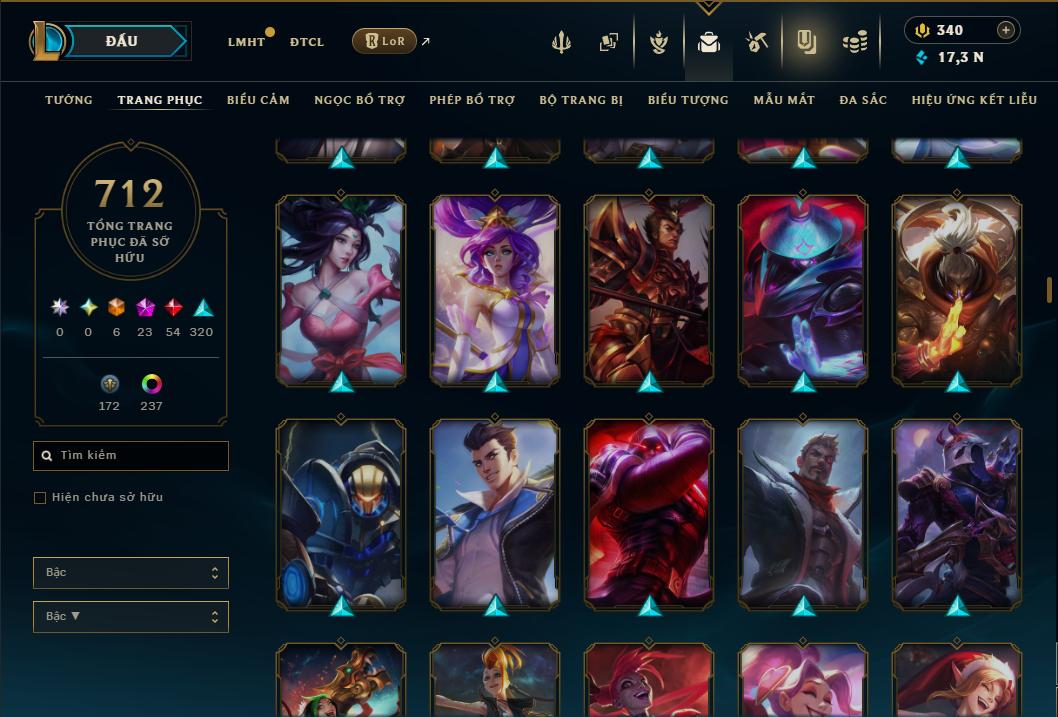The height and width of the screenshot is (717, 1058).
Task: Select the purple-haired star girl skin card
Action: coord(495,288)
